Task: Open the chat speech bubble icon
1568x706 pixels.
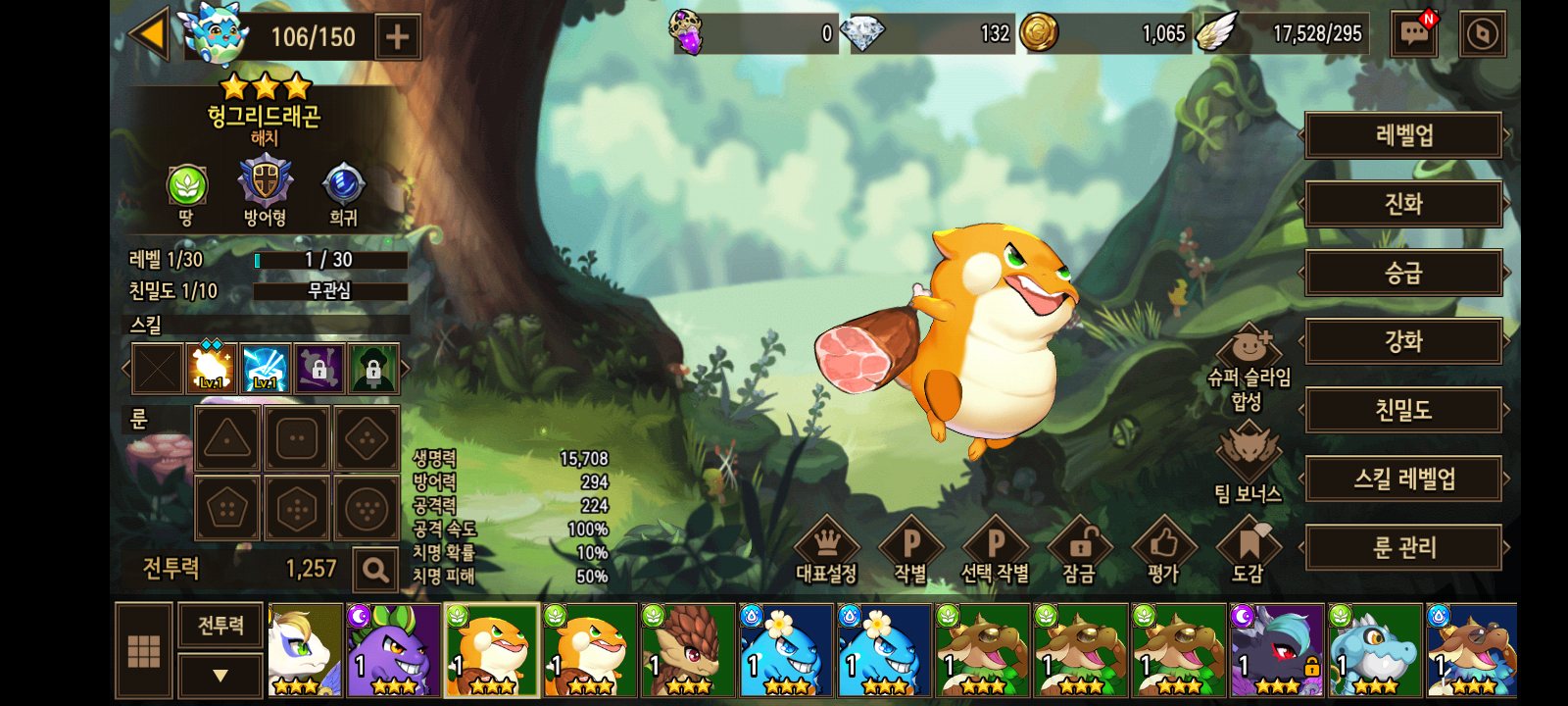Action: point(1414,34)
